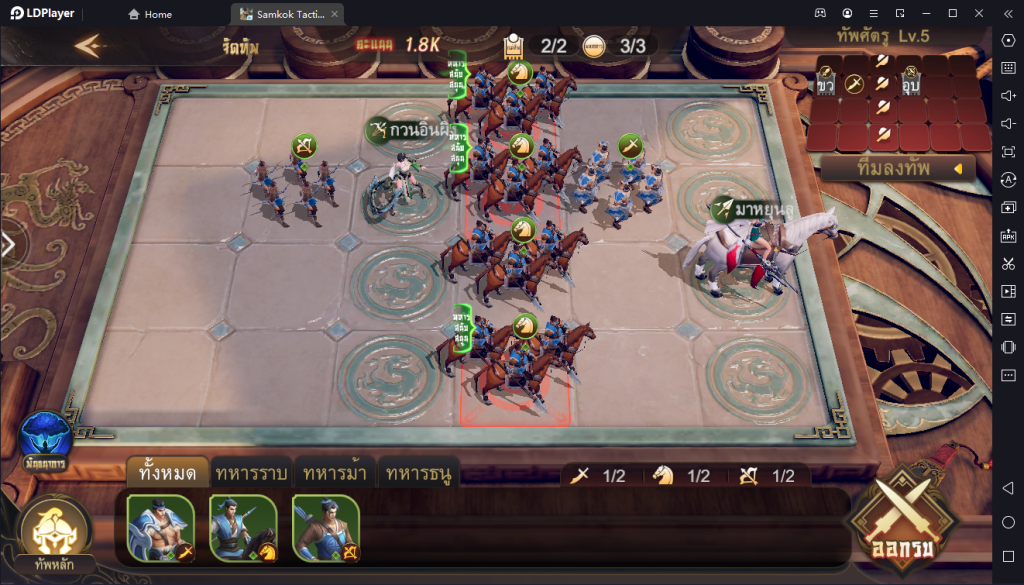Screen dimensions: 1024x585
Task: Select the cavalry hero card with horse badge
Action: pyautogui.click(x=243, y=526)
